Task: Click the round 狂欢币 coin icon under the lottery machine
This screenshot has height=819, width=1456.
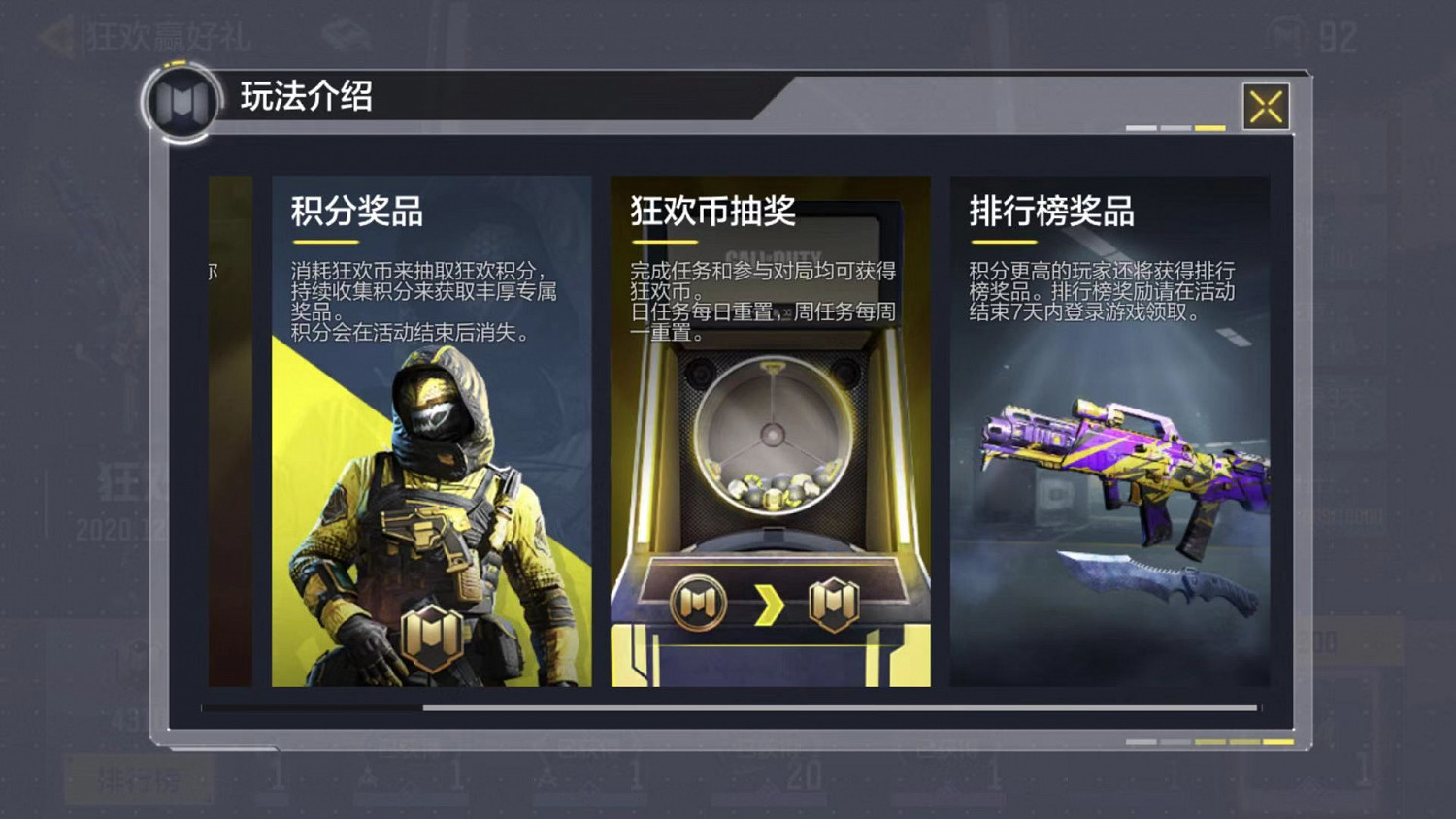Action: (699, 600)
